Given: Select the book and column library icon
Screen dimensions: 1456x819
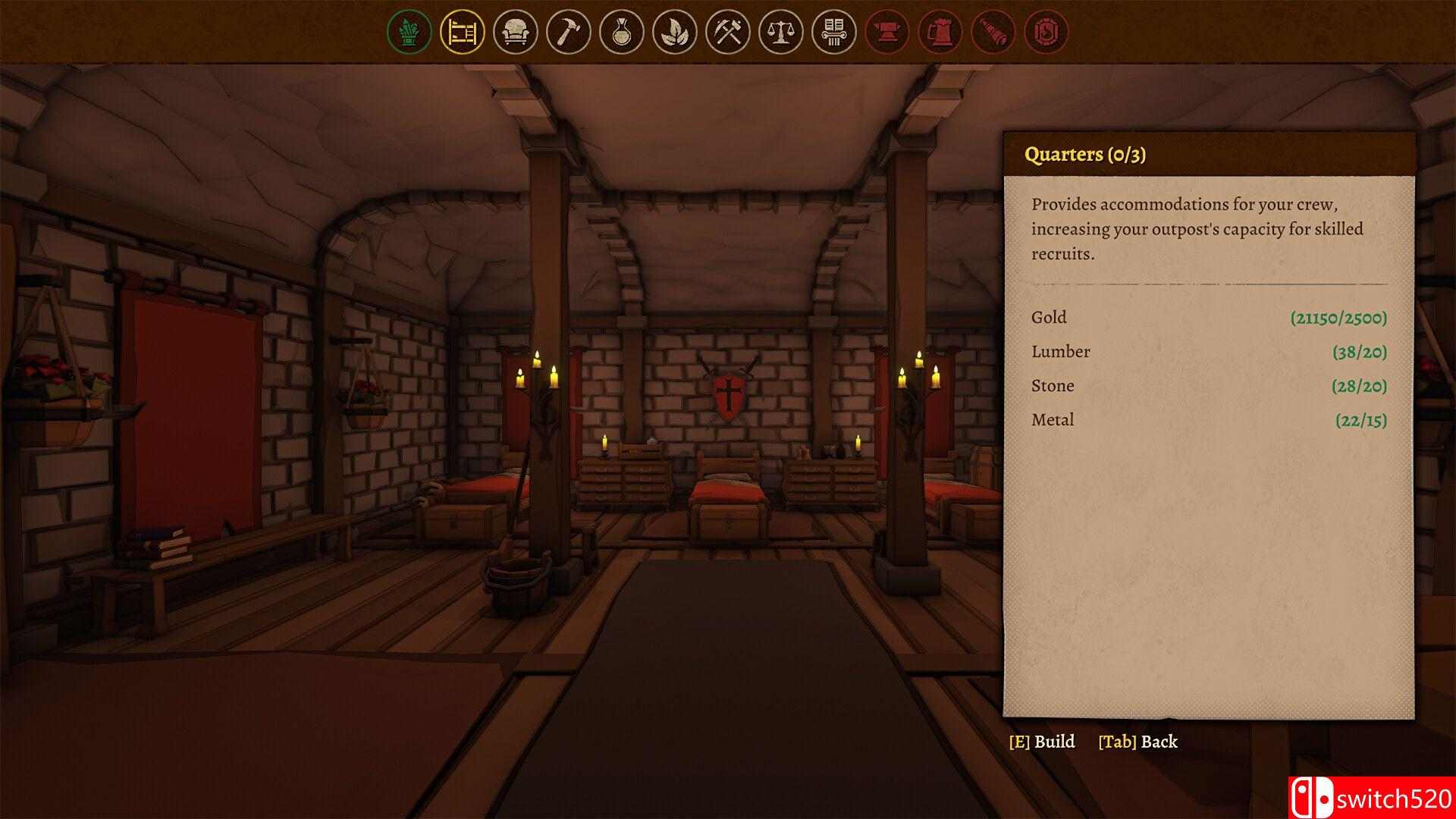Looking at the screenshot, I should 833,32.
